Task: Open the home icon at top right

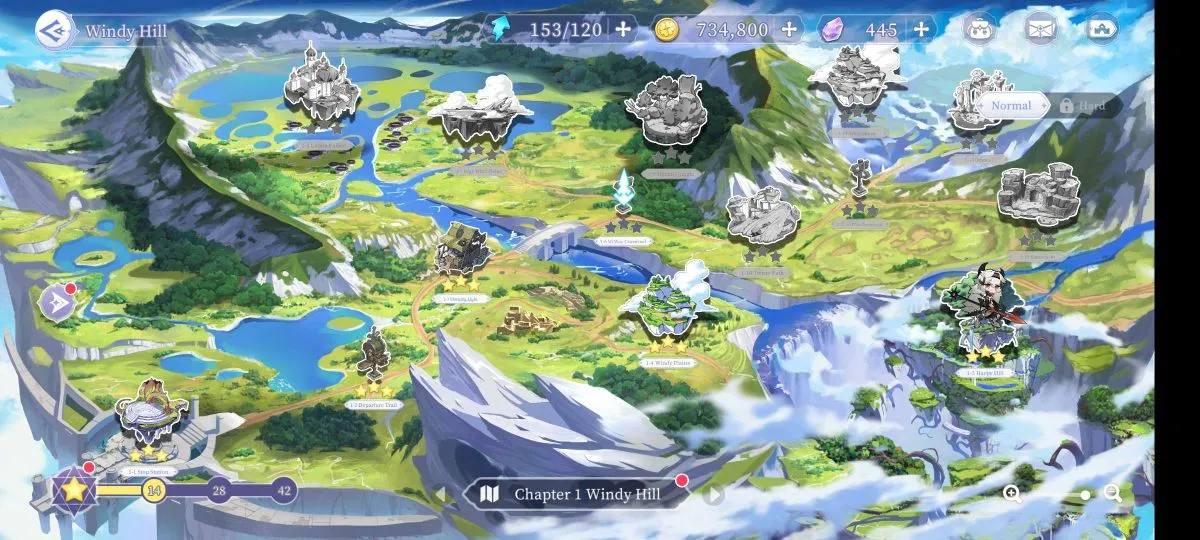Action: coord(1101,28)
